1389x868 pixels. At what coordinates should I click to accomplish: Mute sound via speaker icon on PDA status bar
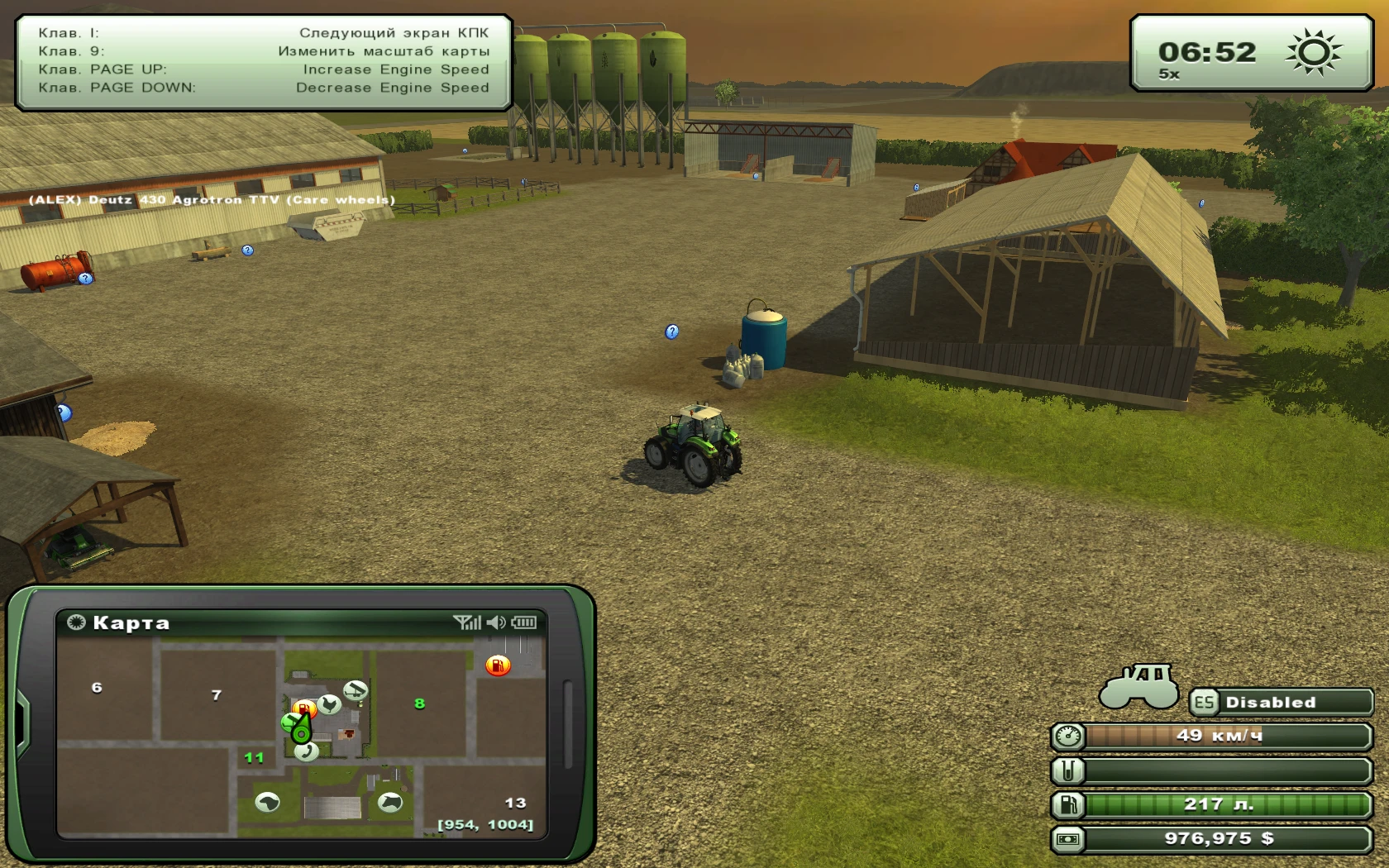(496, 622)
